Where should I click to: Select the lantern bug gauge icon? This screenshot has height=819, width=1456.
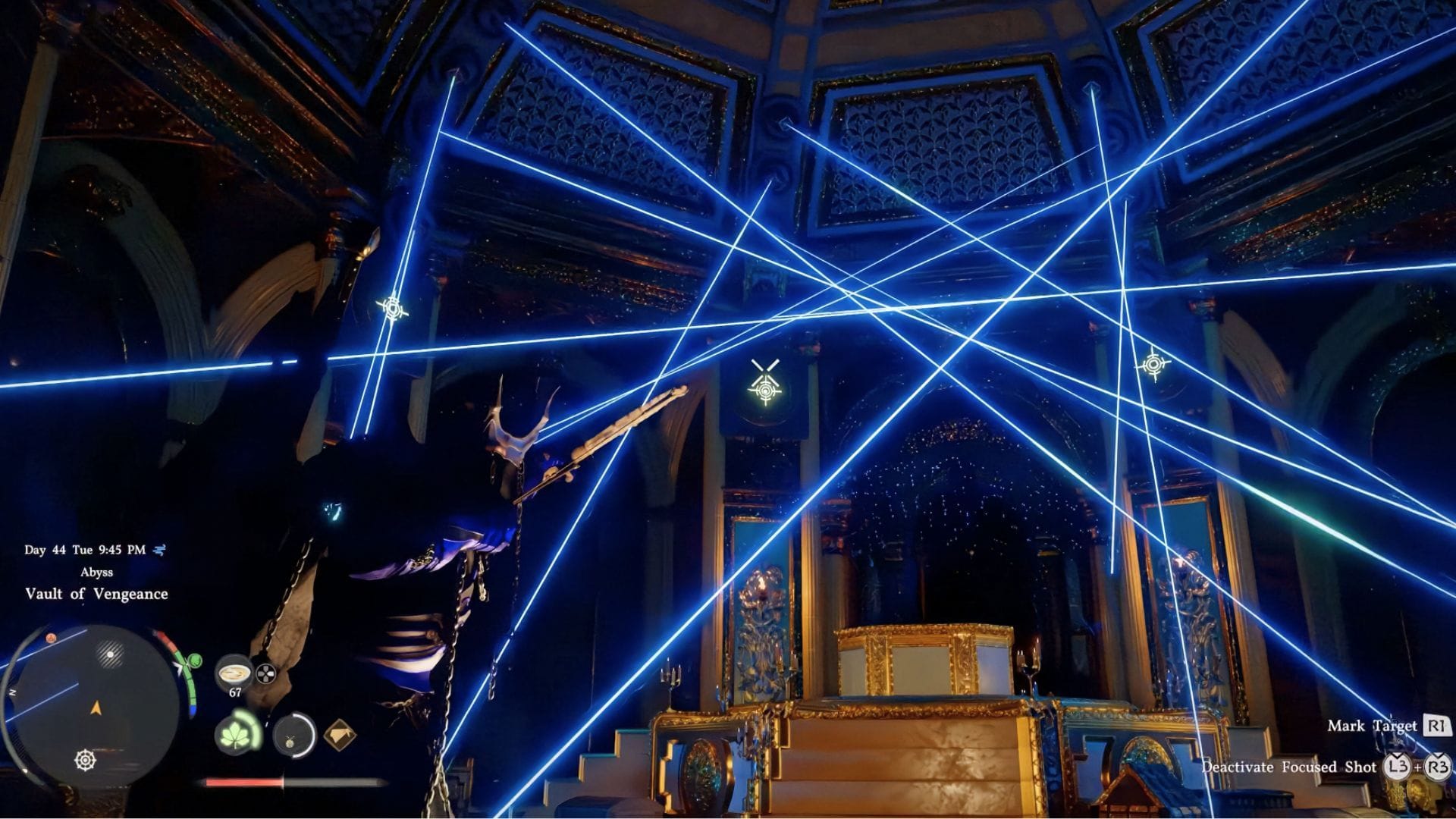[x=294, y=734]
